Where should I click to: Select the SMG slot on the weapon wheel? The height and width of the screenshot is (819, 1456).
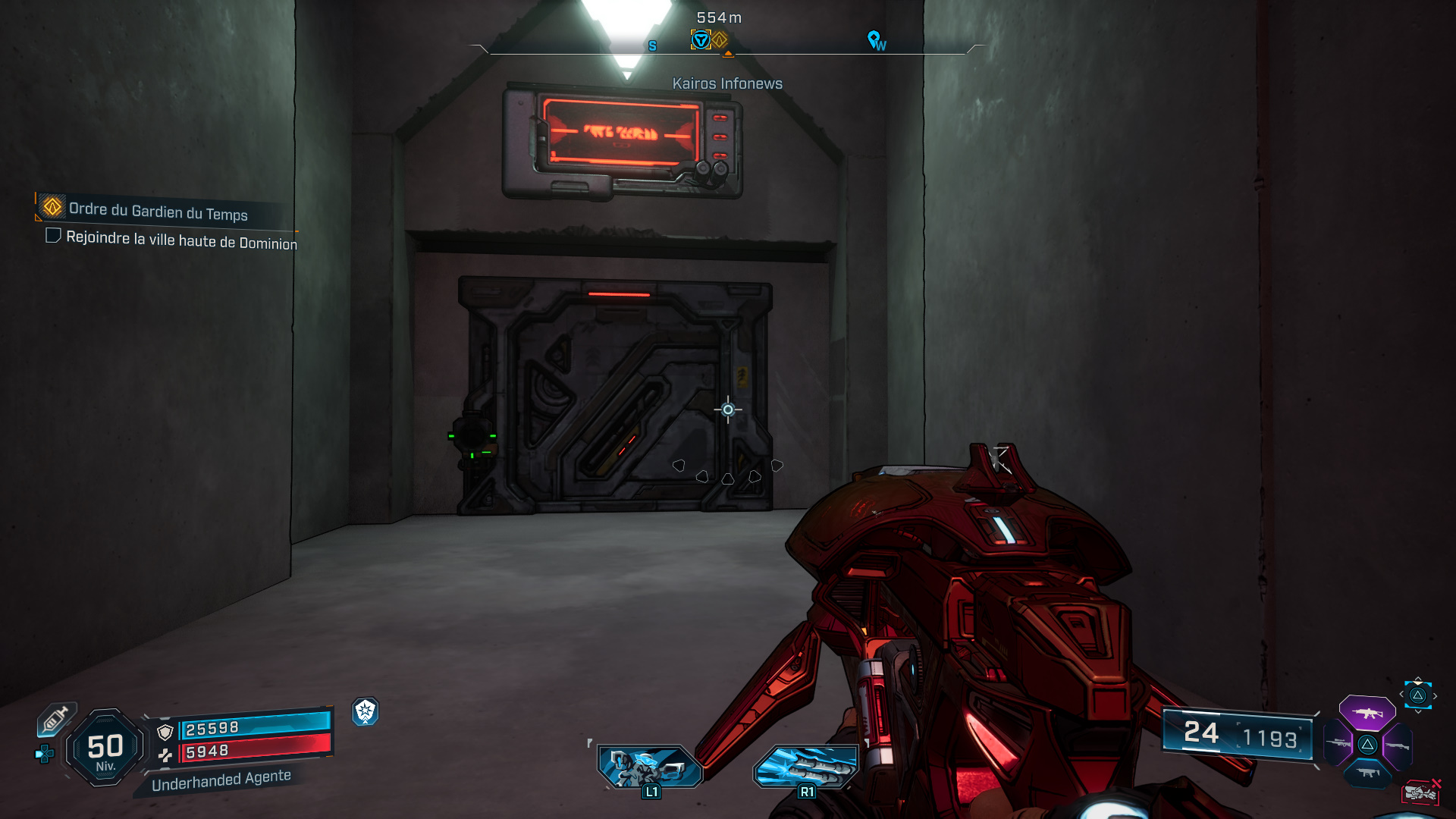1368,773
